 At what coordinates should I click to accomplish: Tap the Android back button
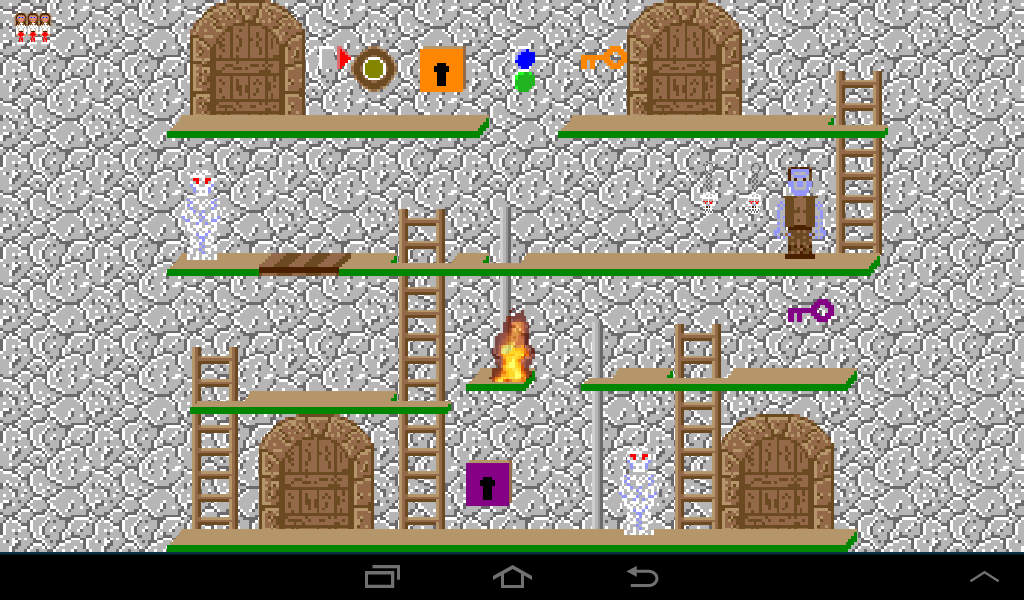(642, 576)
